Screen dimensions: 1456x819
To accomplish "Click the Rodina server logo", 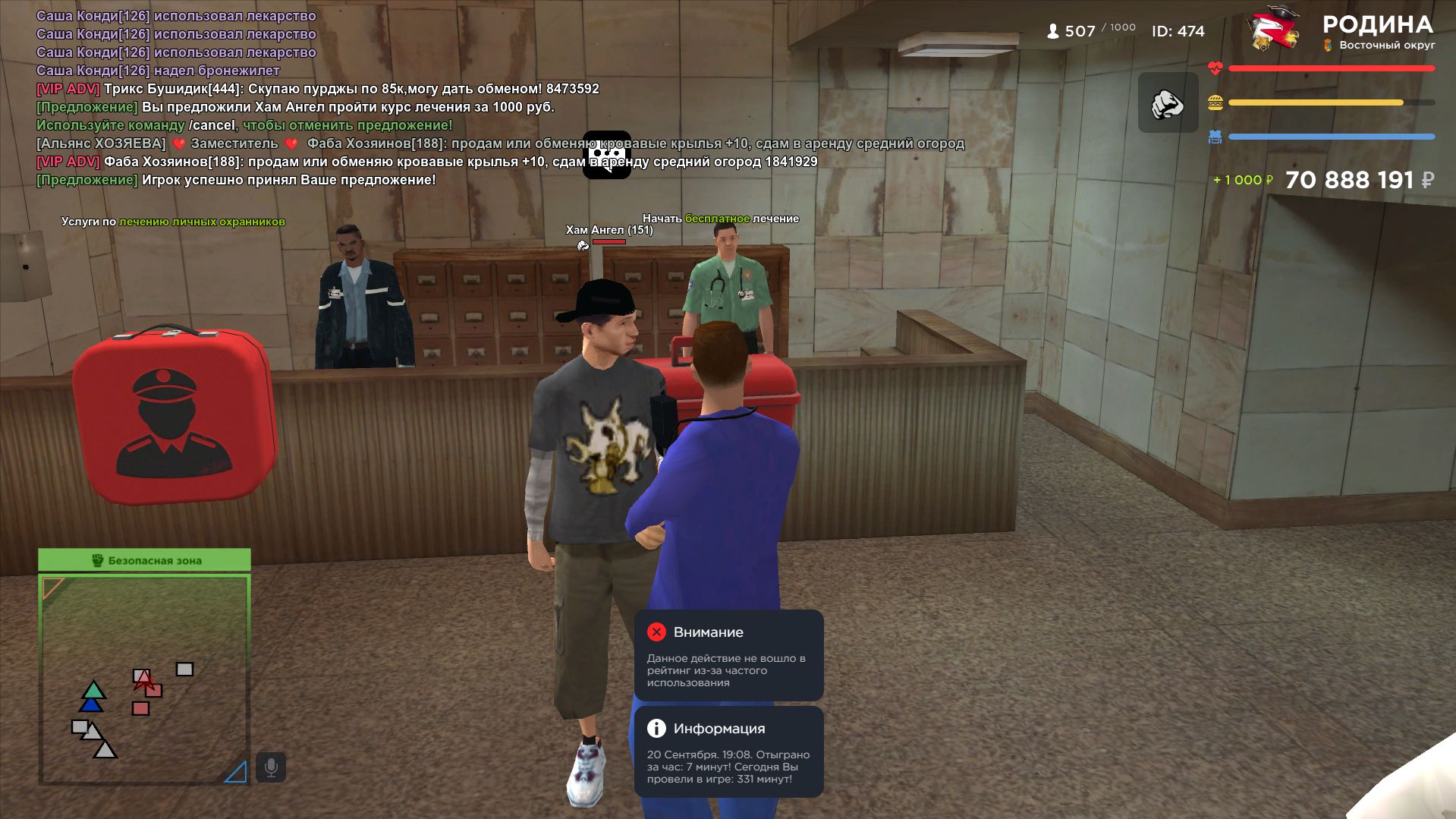I will pos(1275,30).
